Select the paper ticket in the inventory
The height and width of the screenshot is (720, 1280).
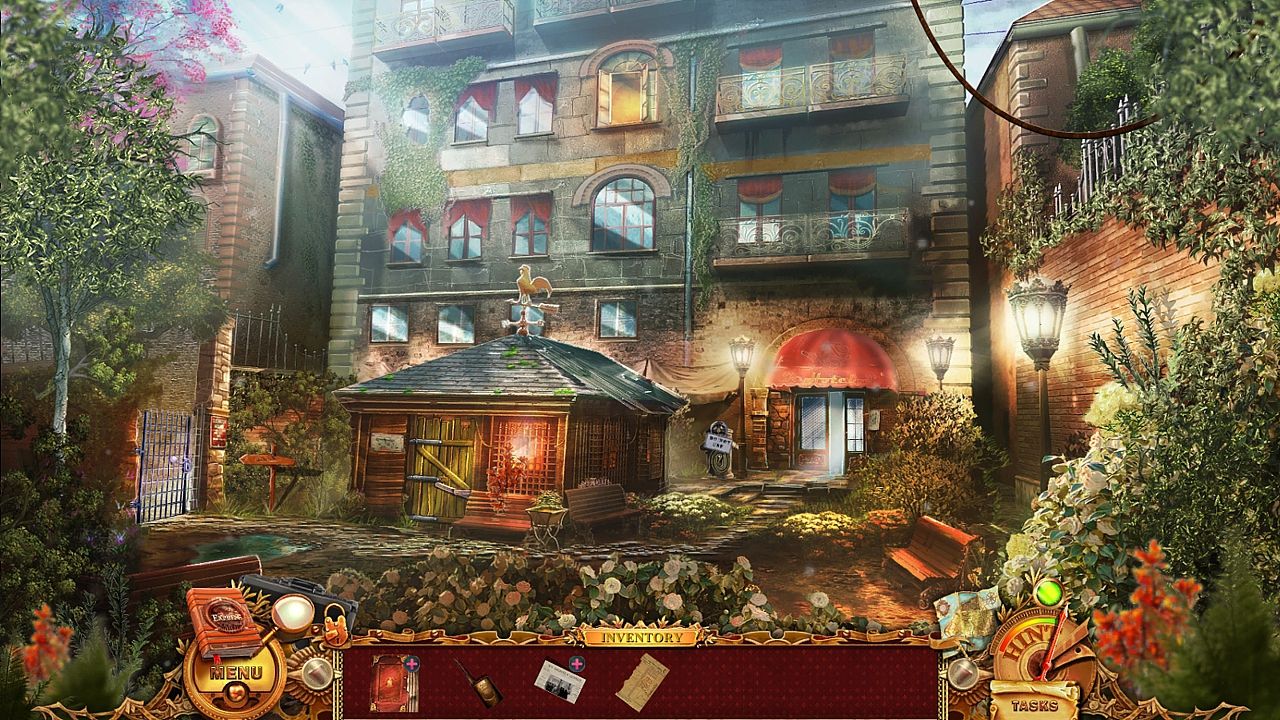coord(641,681)
